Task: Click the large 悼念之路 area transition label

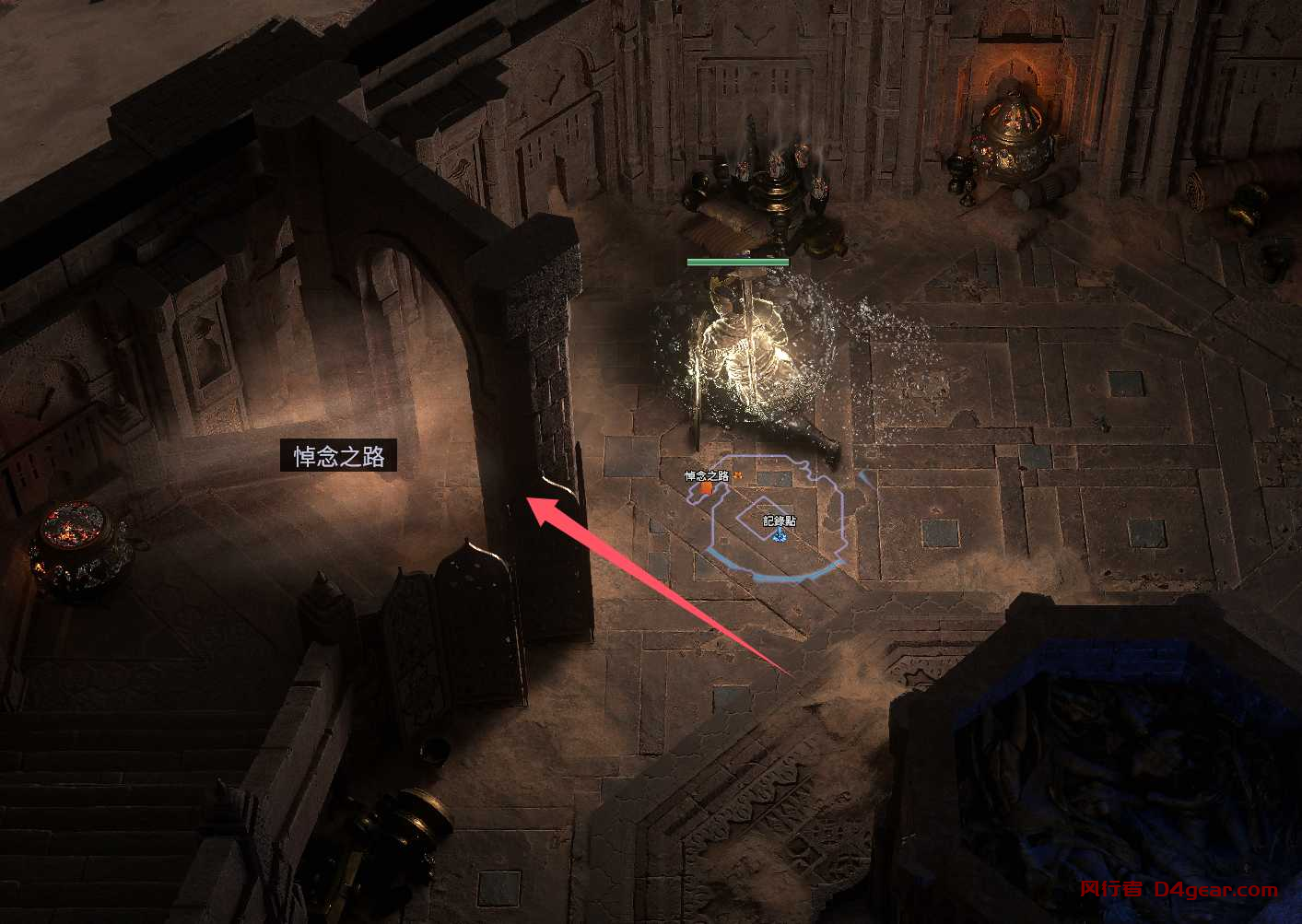Action: [338, 456]
